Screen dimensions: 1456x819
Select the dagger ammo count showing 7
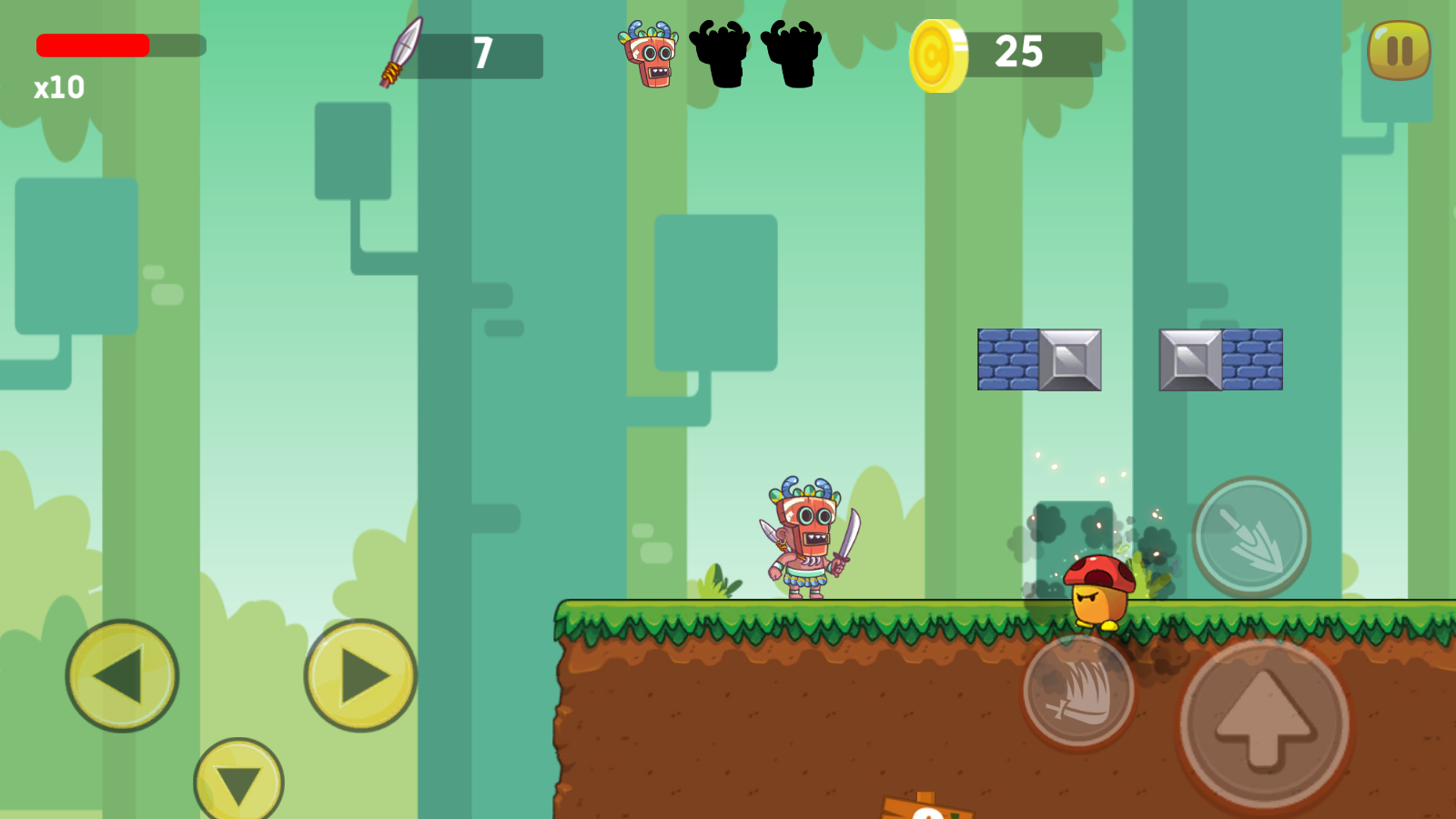click(483, 55)
